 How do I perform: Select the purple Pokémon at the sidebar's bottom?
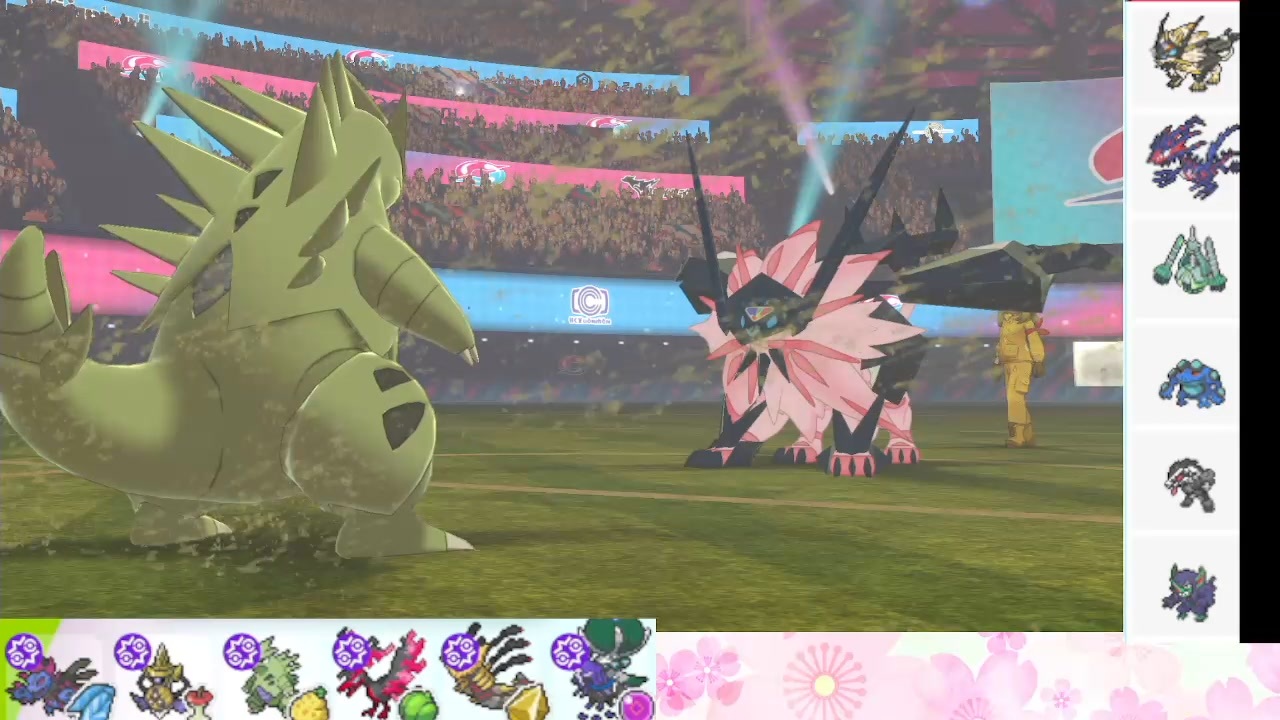[x=1190, y=592]
